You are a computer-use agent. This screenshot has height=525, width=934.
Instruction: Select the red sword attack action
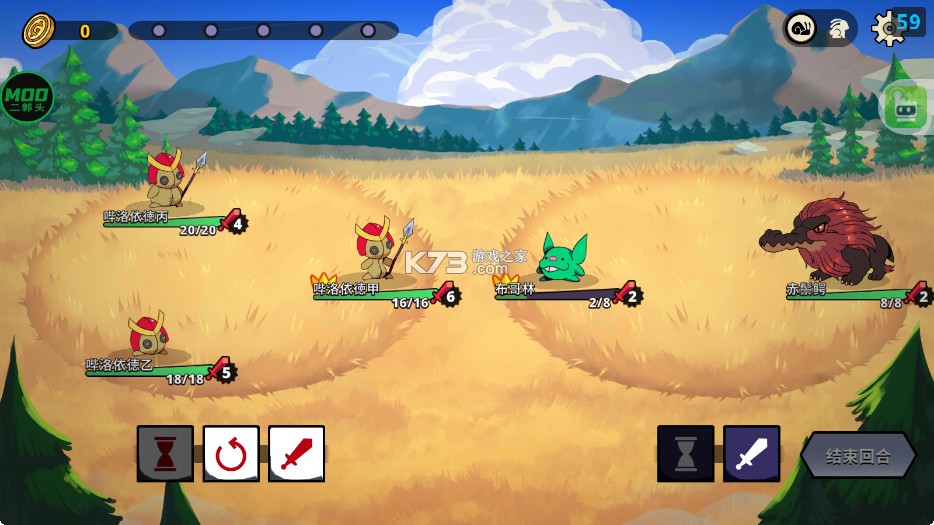tap(296, 454)
